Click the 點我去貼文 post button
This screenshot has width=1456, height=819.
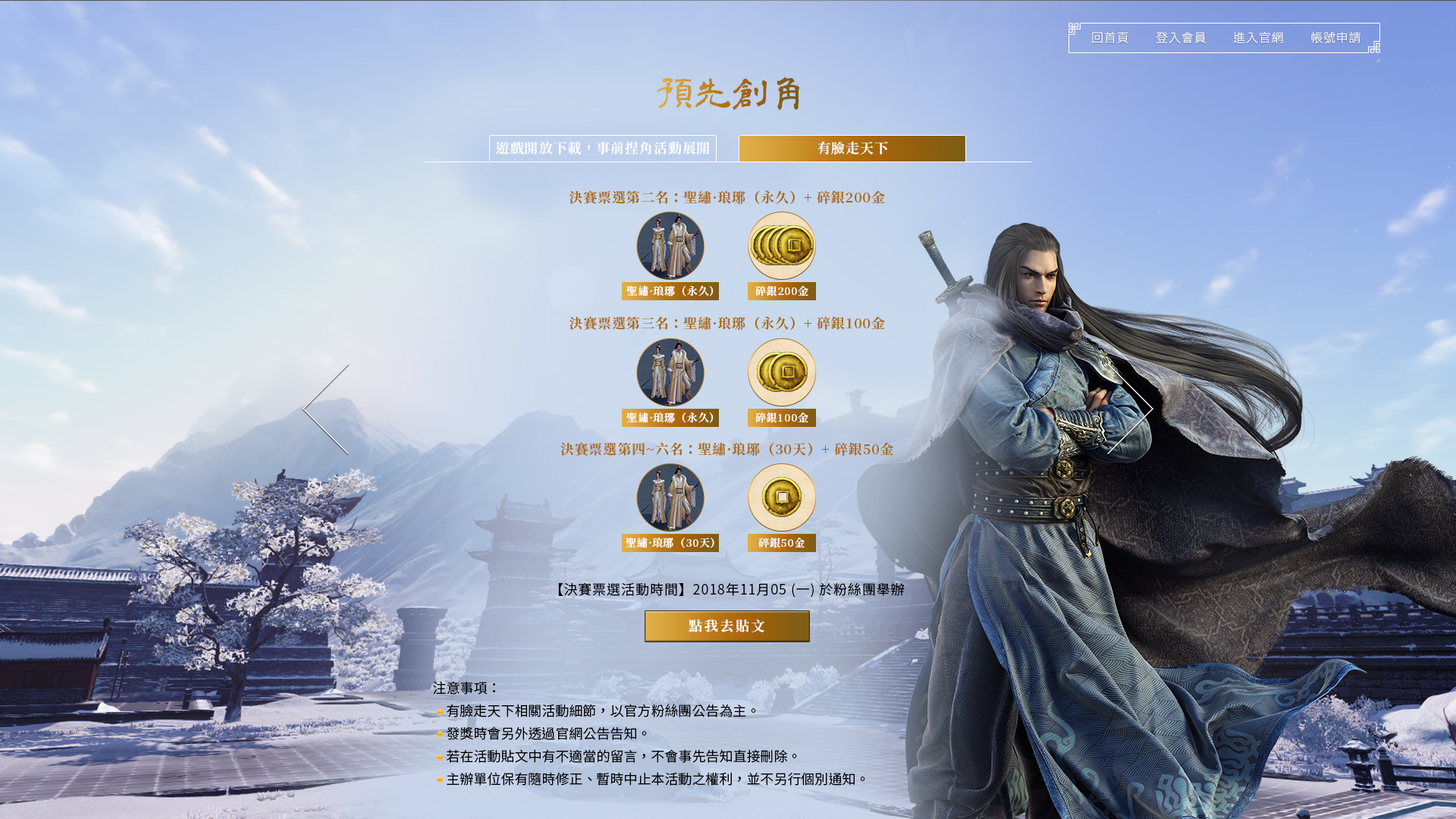(726, 626)
